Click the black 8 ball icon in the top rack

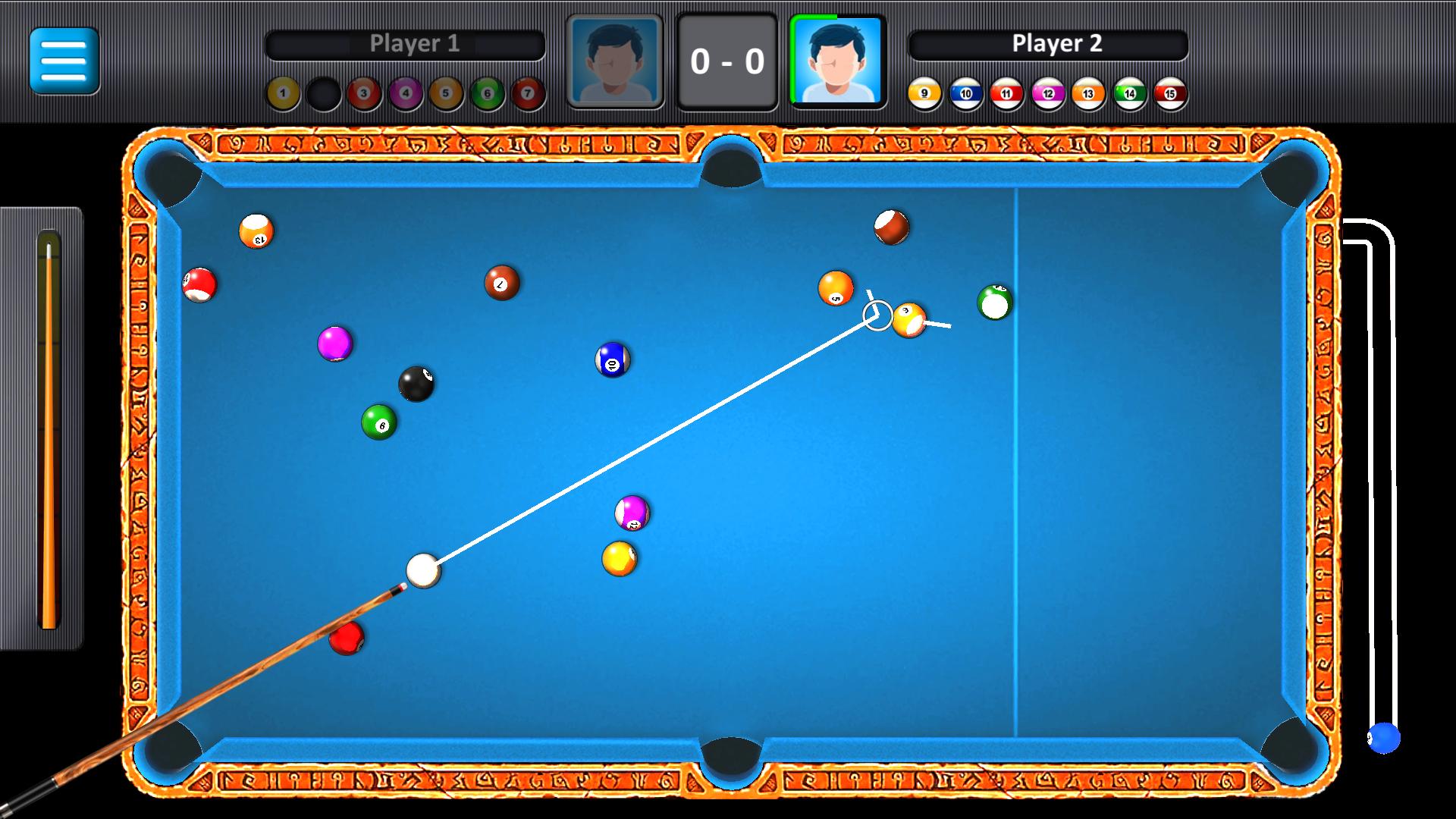point(322,93)
